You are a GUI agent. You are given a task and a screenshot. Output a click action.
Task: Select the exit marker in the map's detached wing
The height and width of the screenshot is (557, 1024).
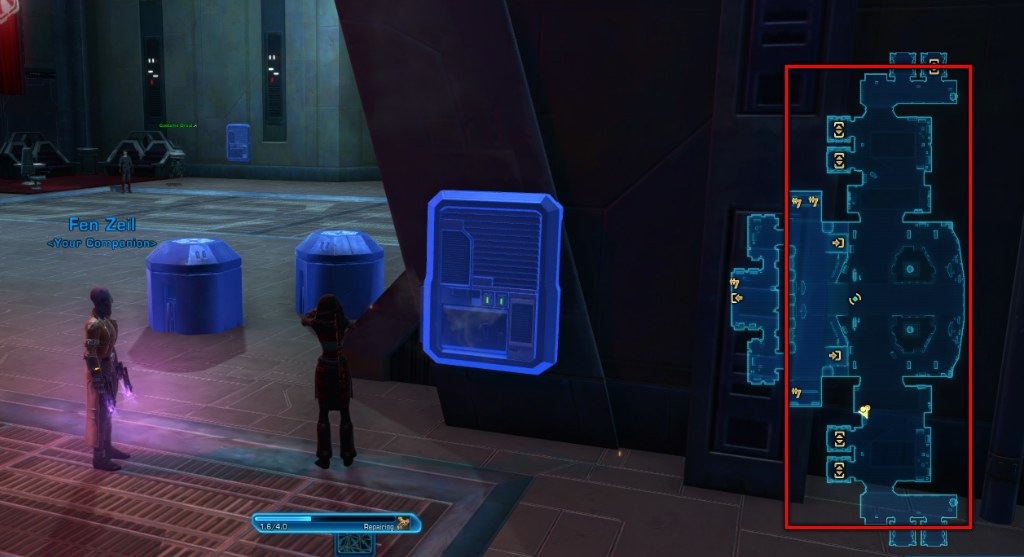(x=737, y=298)
